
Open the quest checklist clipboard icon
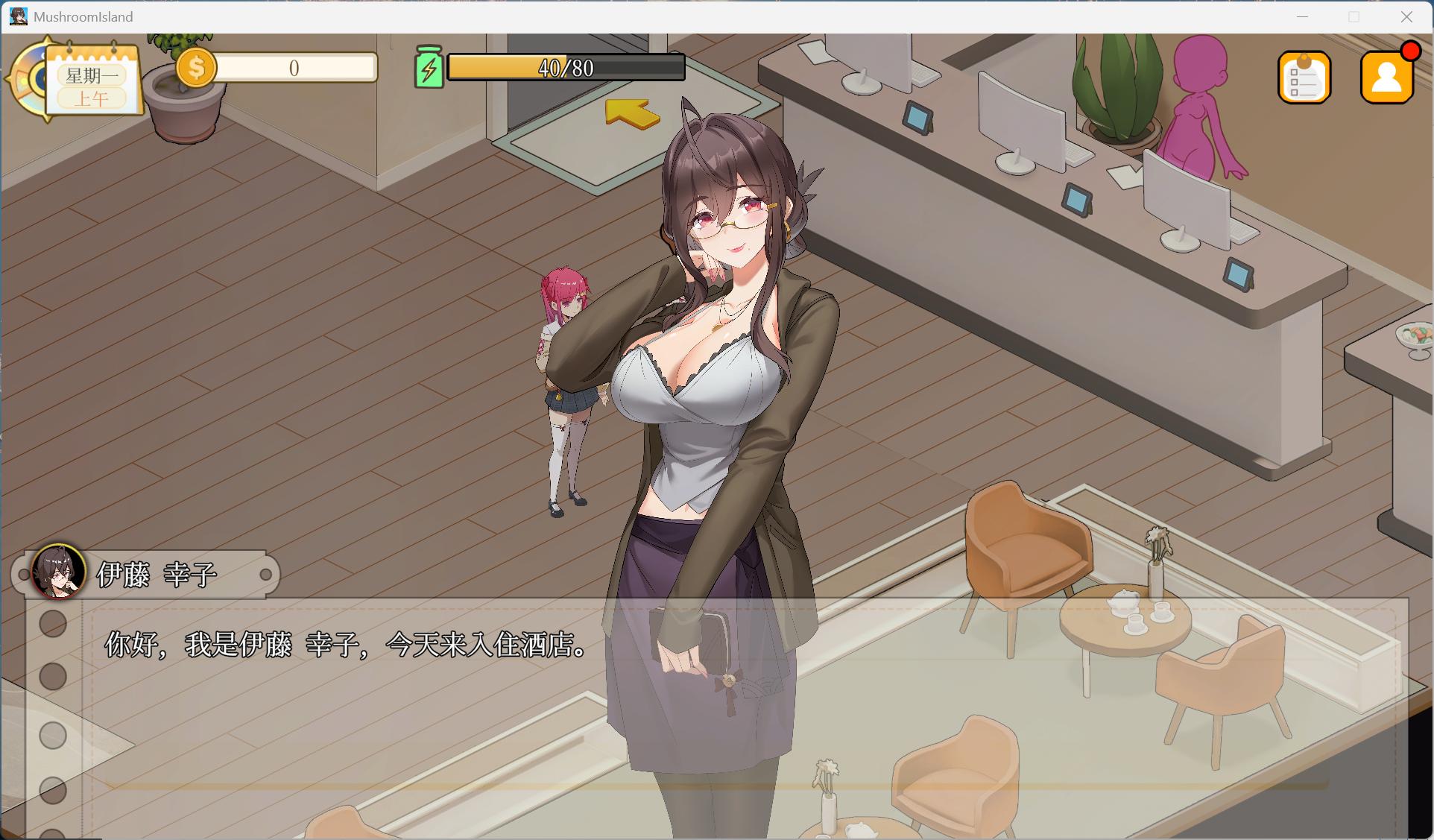pyautogui.click(x=1304, y=76)
